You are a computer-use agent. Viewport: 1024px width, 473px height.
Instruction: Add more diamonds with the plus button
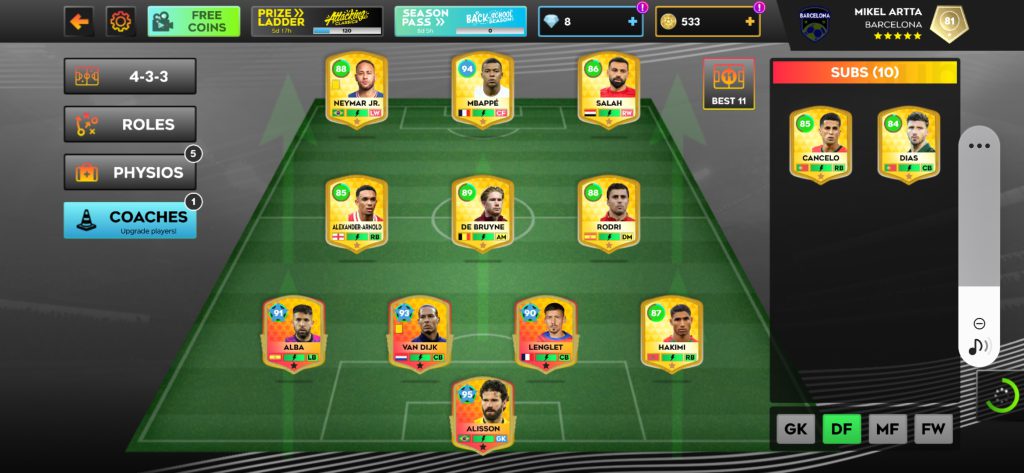pyautogui.click(x=631, y=21)
